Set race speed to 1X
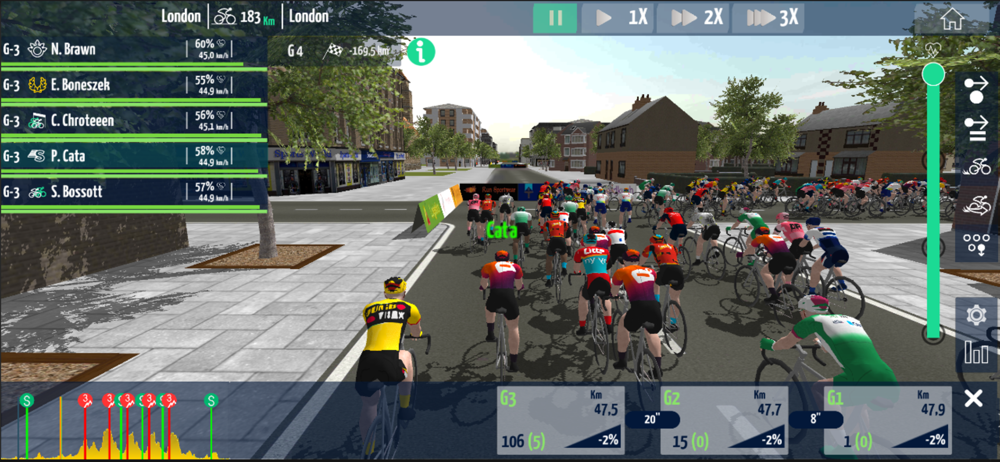This screenshot has height=462, width=1000. click(619, 18)
